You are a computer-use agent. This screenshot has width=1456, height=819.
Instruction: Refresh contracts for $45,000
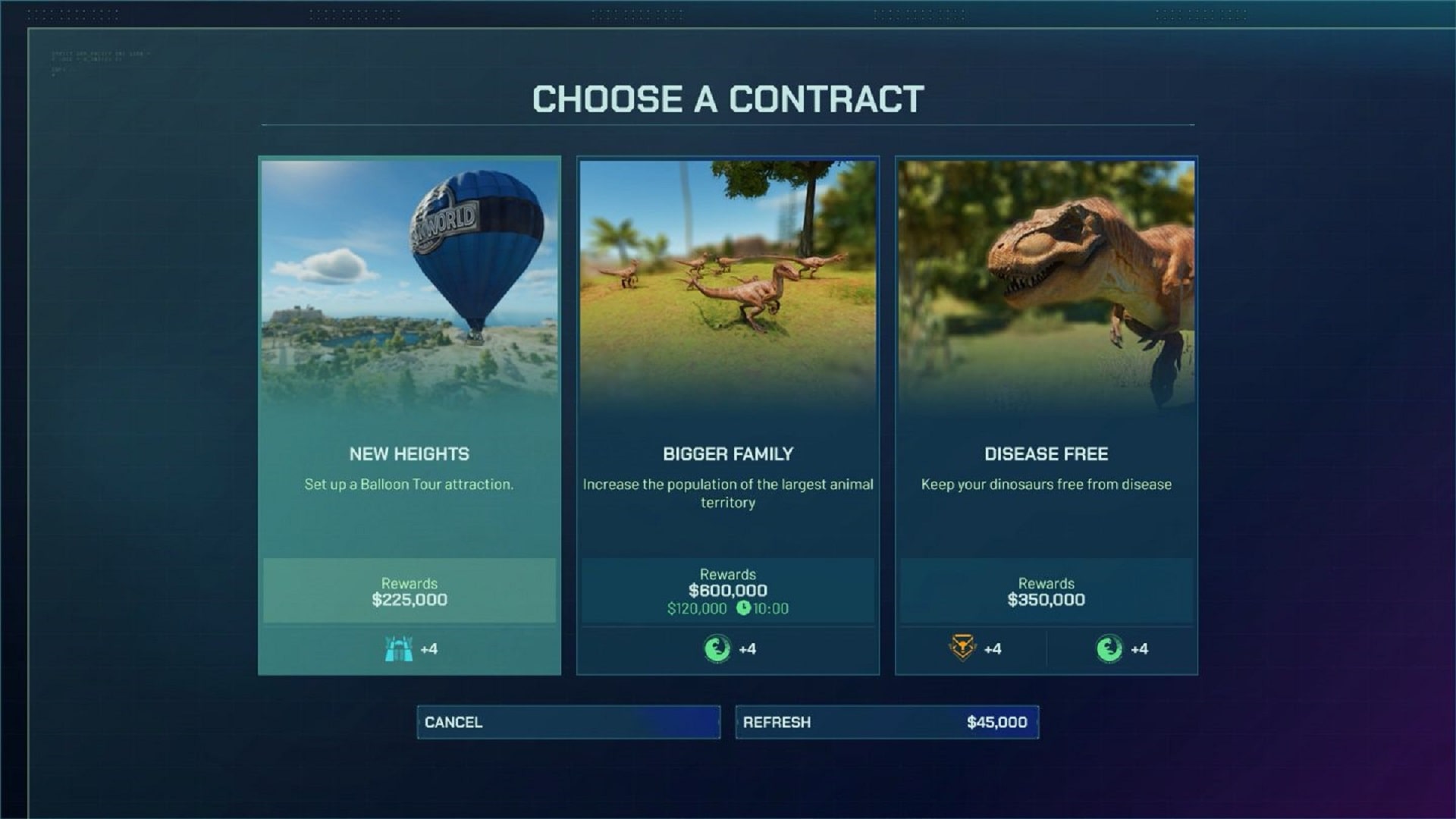(x=886, y=722)
